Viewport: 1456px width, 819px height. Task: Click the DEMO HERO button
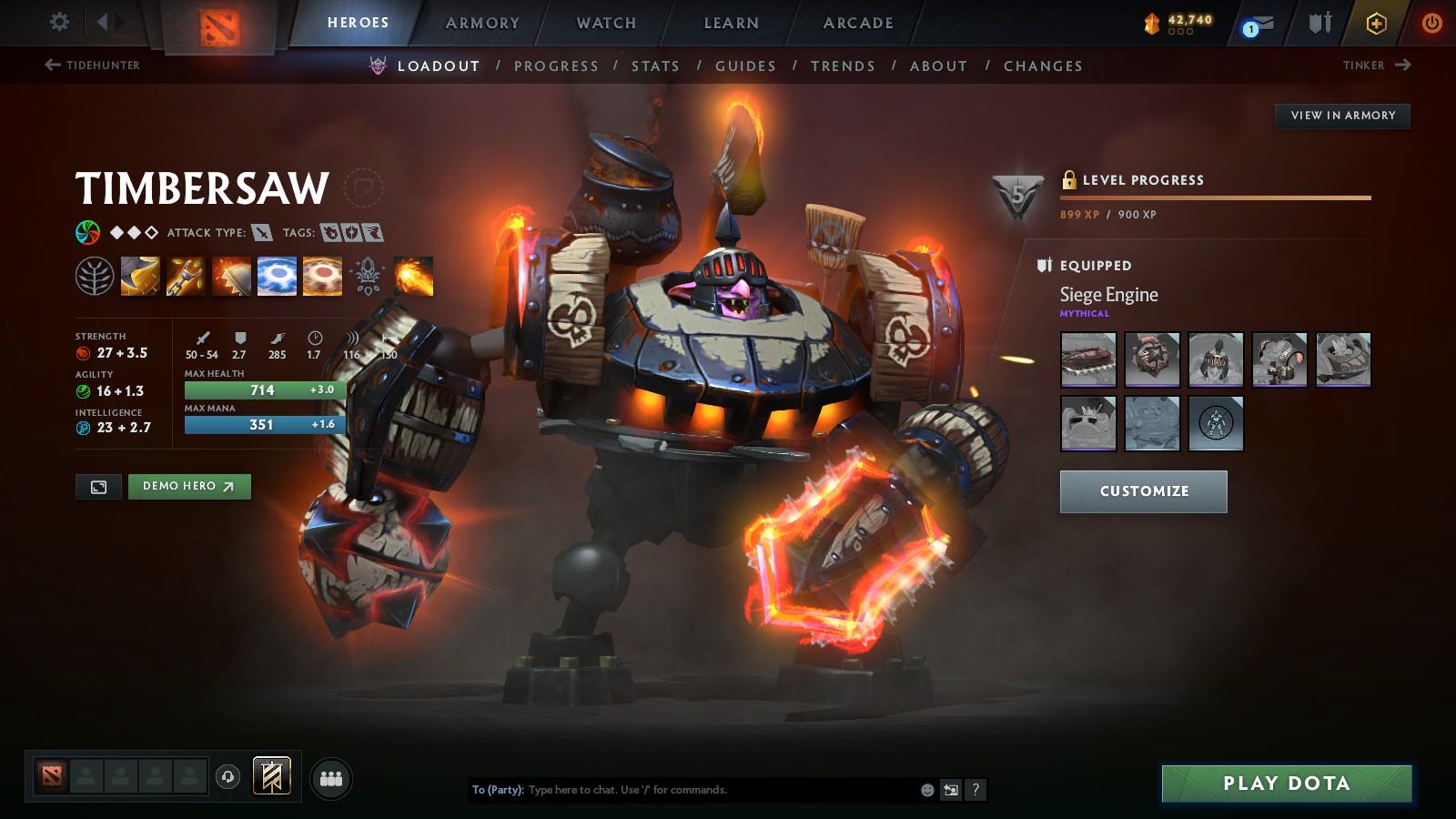pyautogui.click(x=189, y=487)
